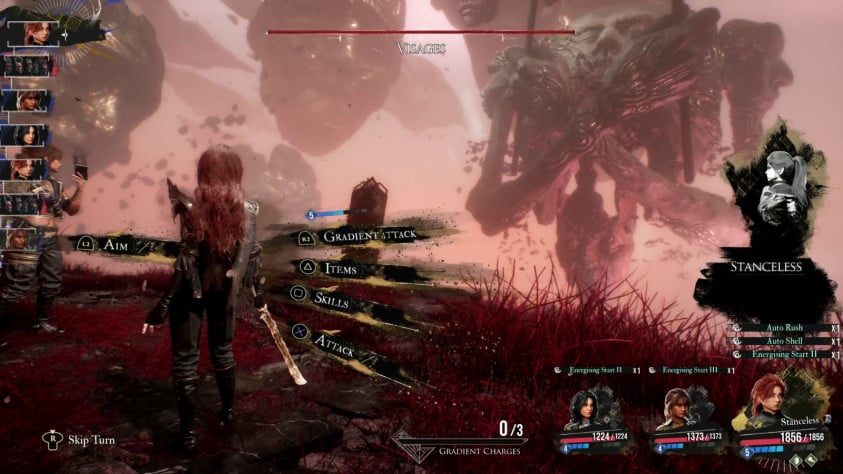Open the Items command menu

pos(339,268)
